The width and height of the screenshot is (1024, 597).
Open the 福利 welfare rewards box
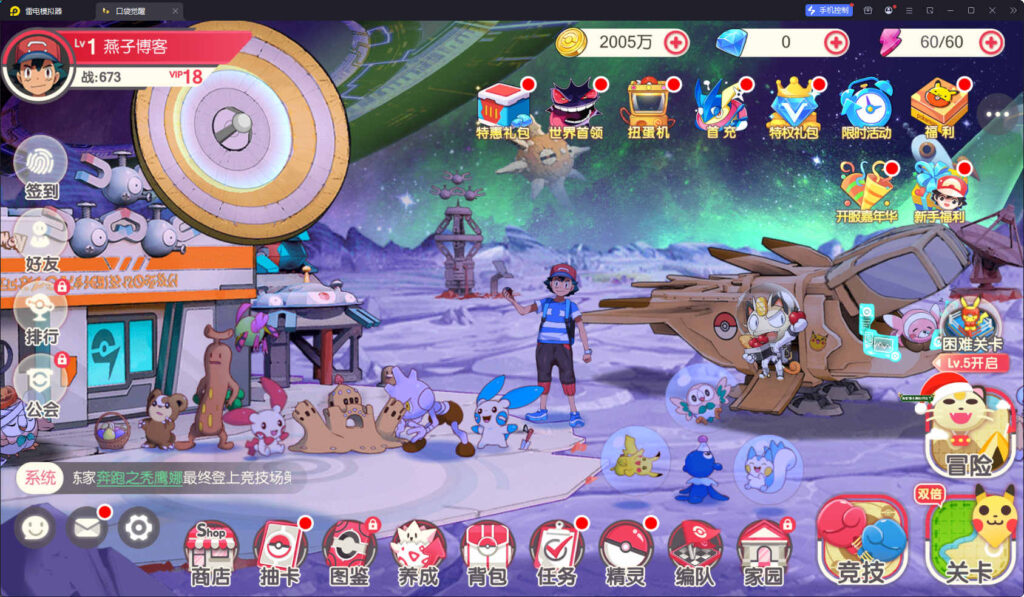point(938,108)
